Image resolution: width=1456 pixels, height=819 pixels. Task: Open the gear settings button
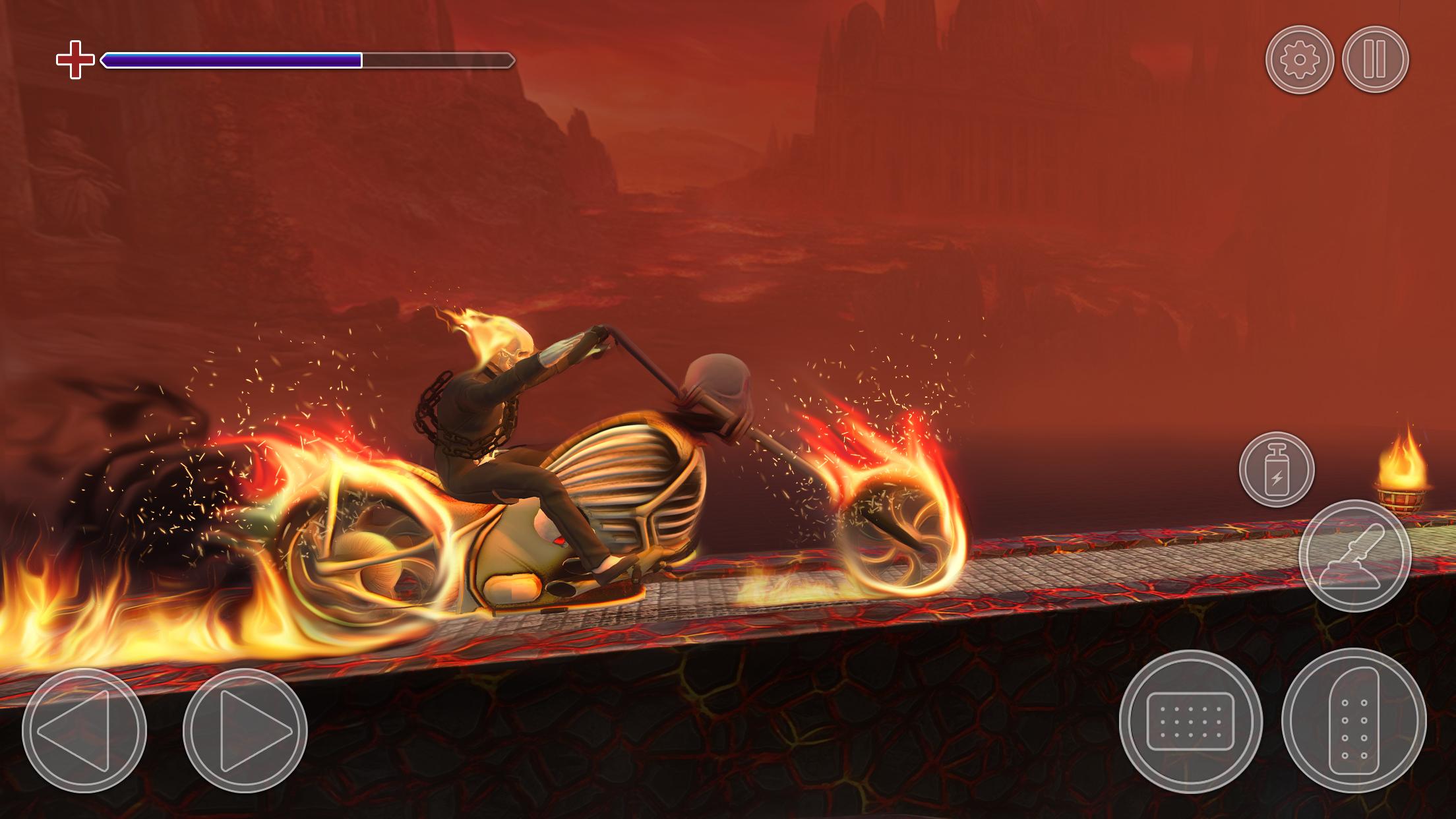[1299, 60]
